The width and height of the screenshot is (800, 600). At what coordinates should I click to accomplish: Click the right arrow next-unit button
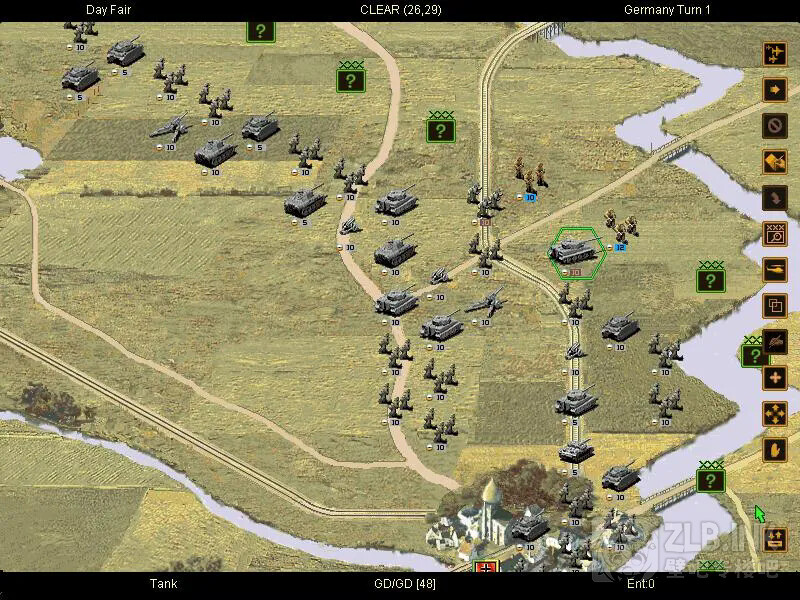click(775, 89)
